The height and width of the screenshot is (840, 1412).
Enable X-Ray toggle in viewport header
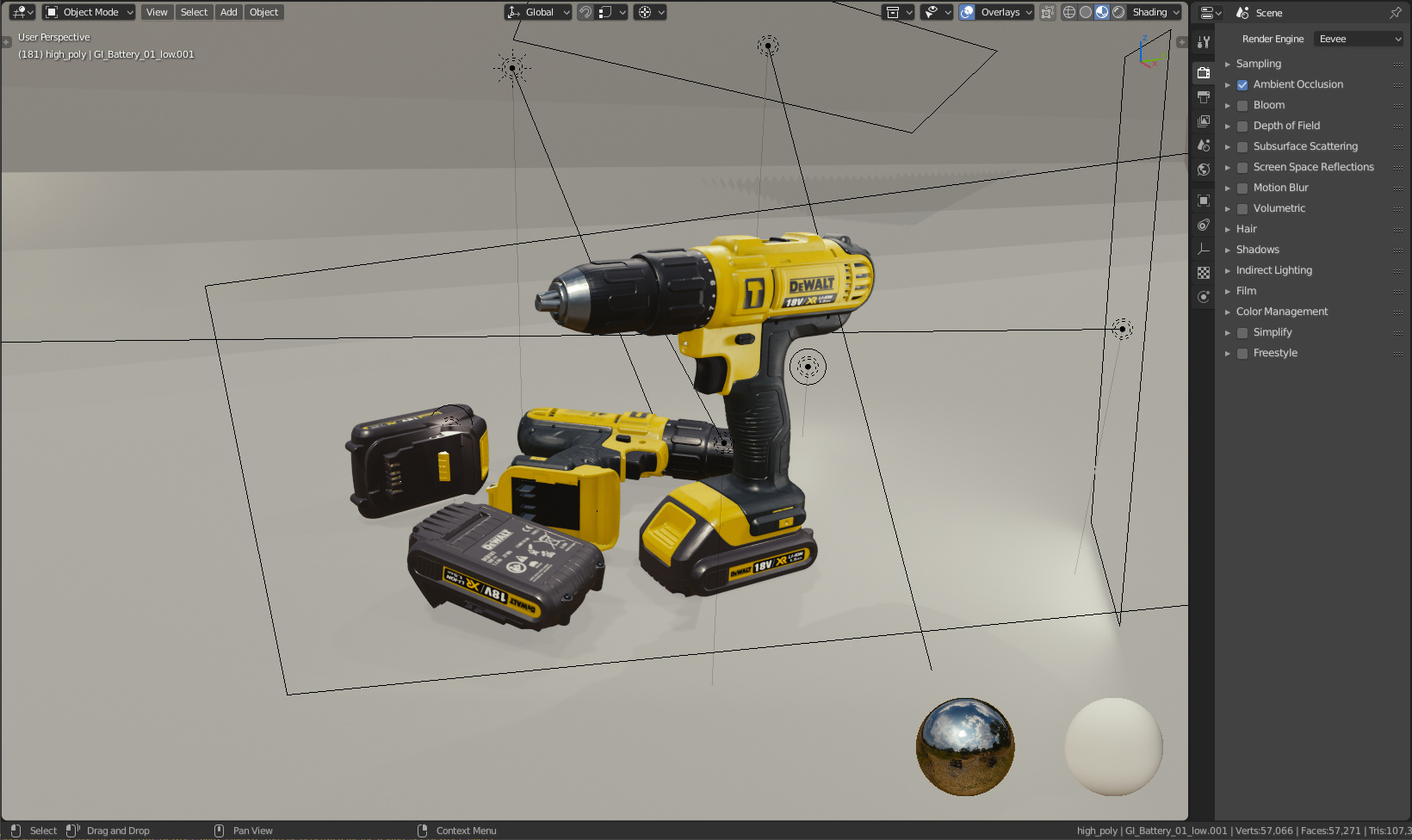1047,12
